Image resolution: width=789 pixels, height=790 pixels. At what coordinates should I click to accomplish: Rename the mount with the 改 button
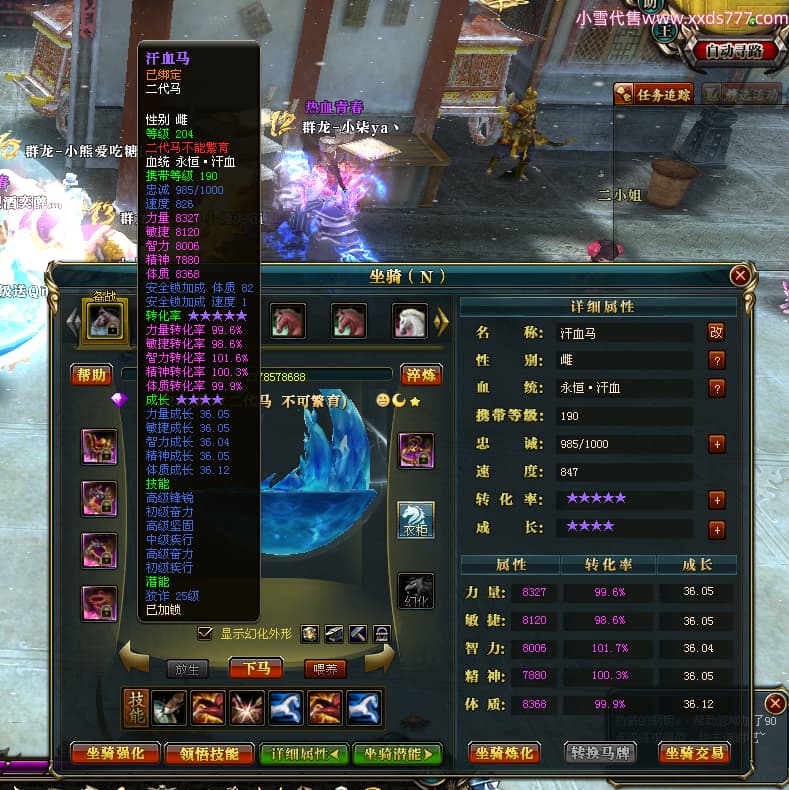(x=716, y=332)
